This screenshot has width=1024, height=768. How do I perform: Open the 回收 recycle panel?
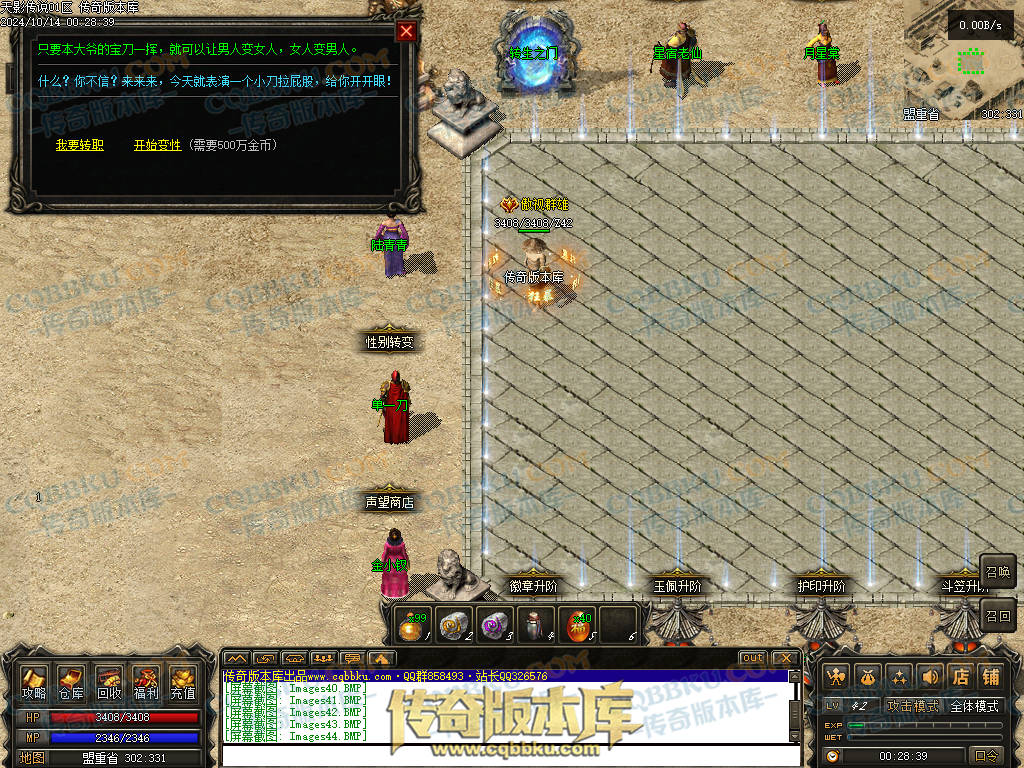[x=109, y=683]
